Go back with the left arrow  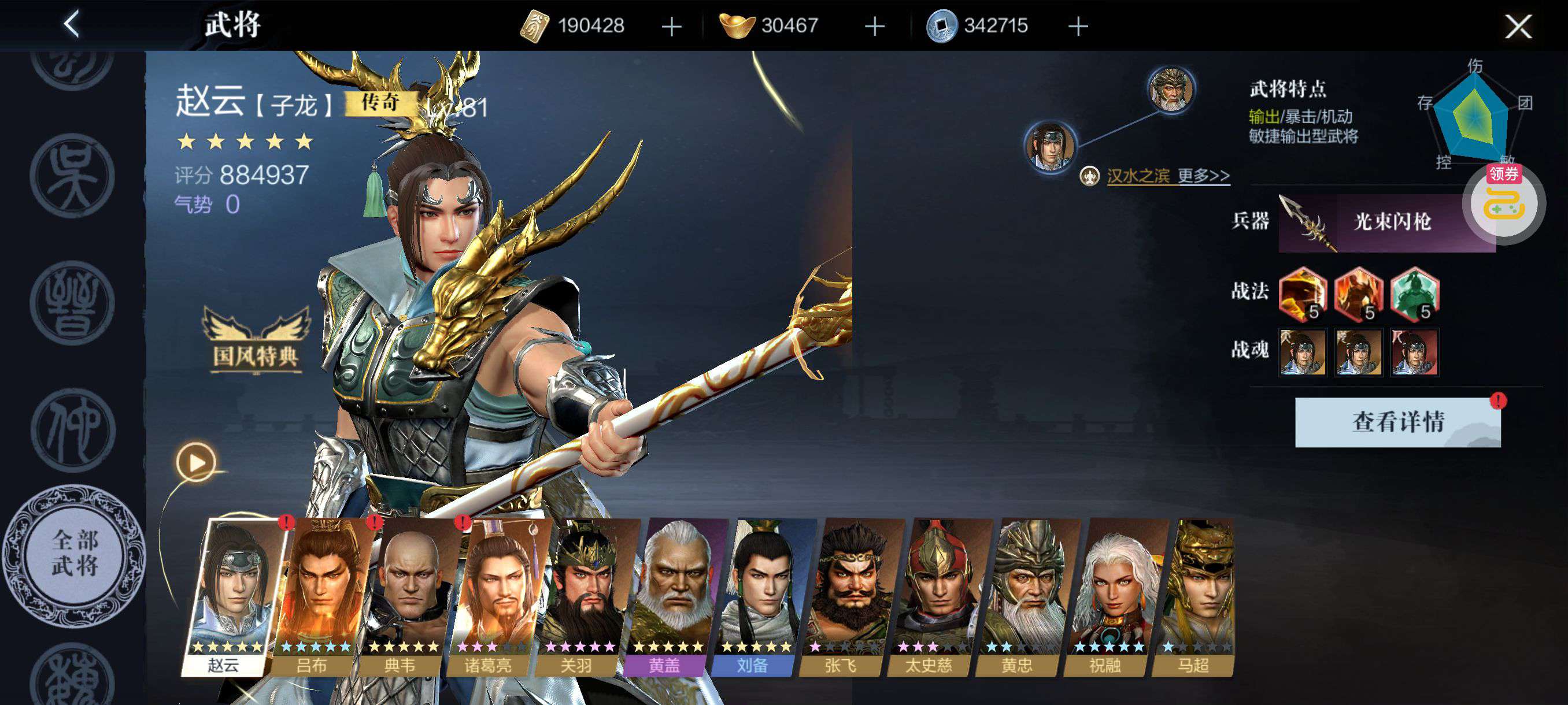[x=72, y=25]
